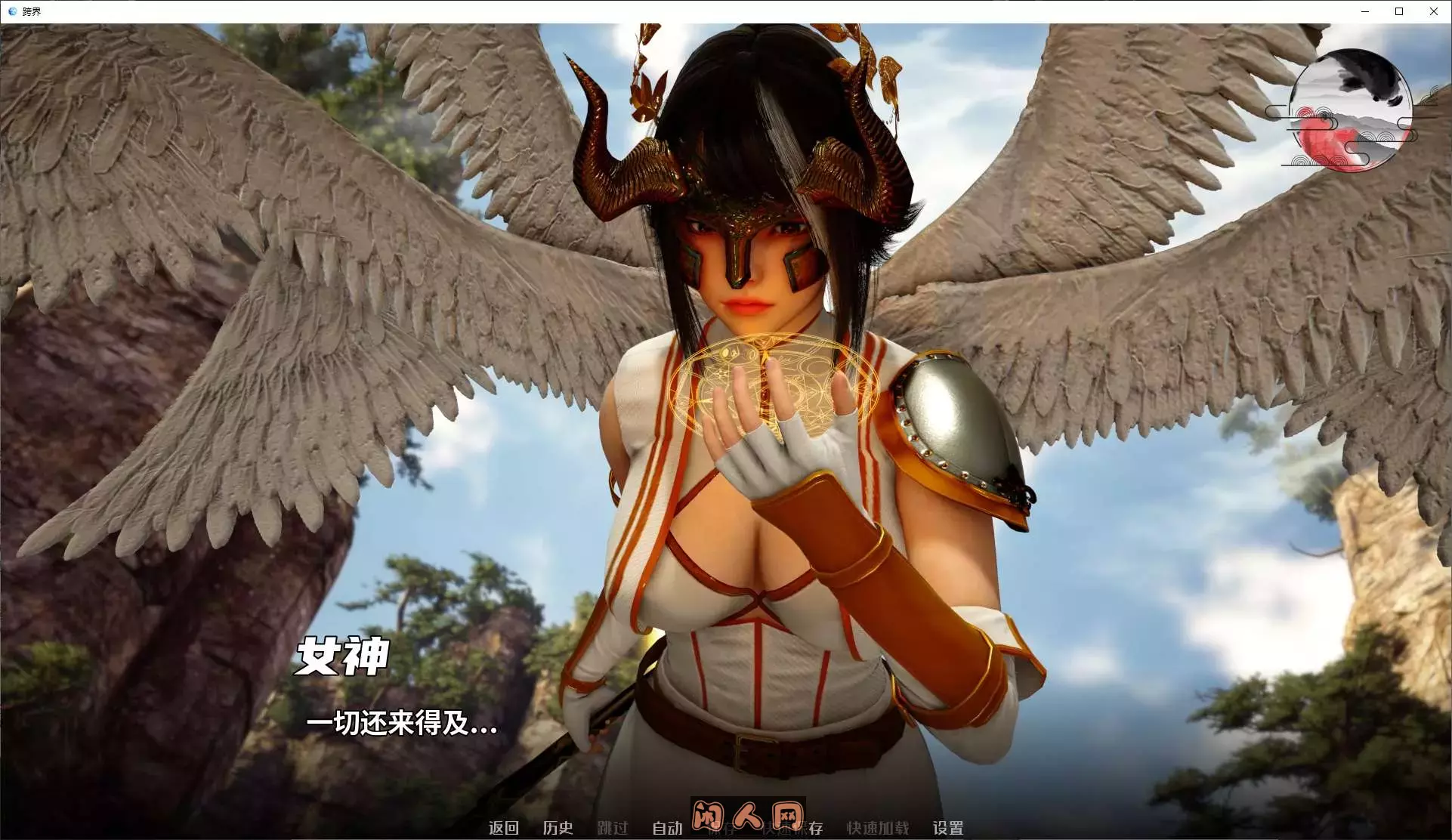Load the quicksave using 快速加载

878,828
